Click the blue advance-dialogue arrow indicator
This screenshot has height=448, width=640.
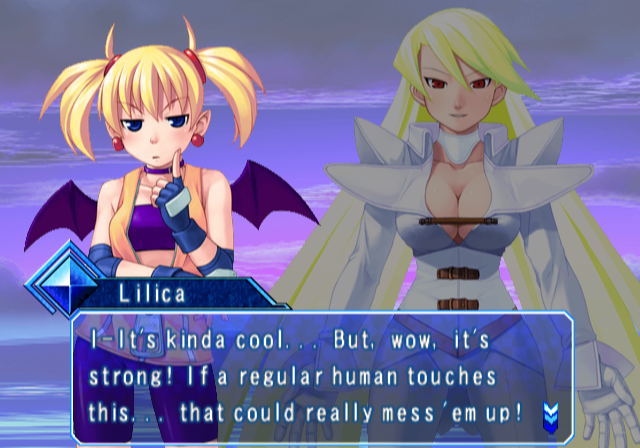(x=550, y=412)
